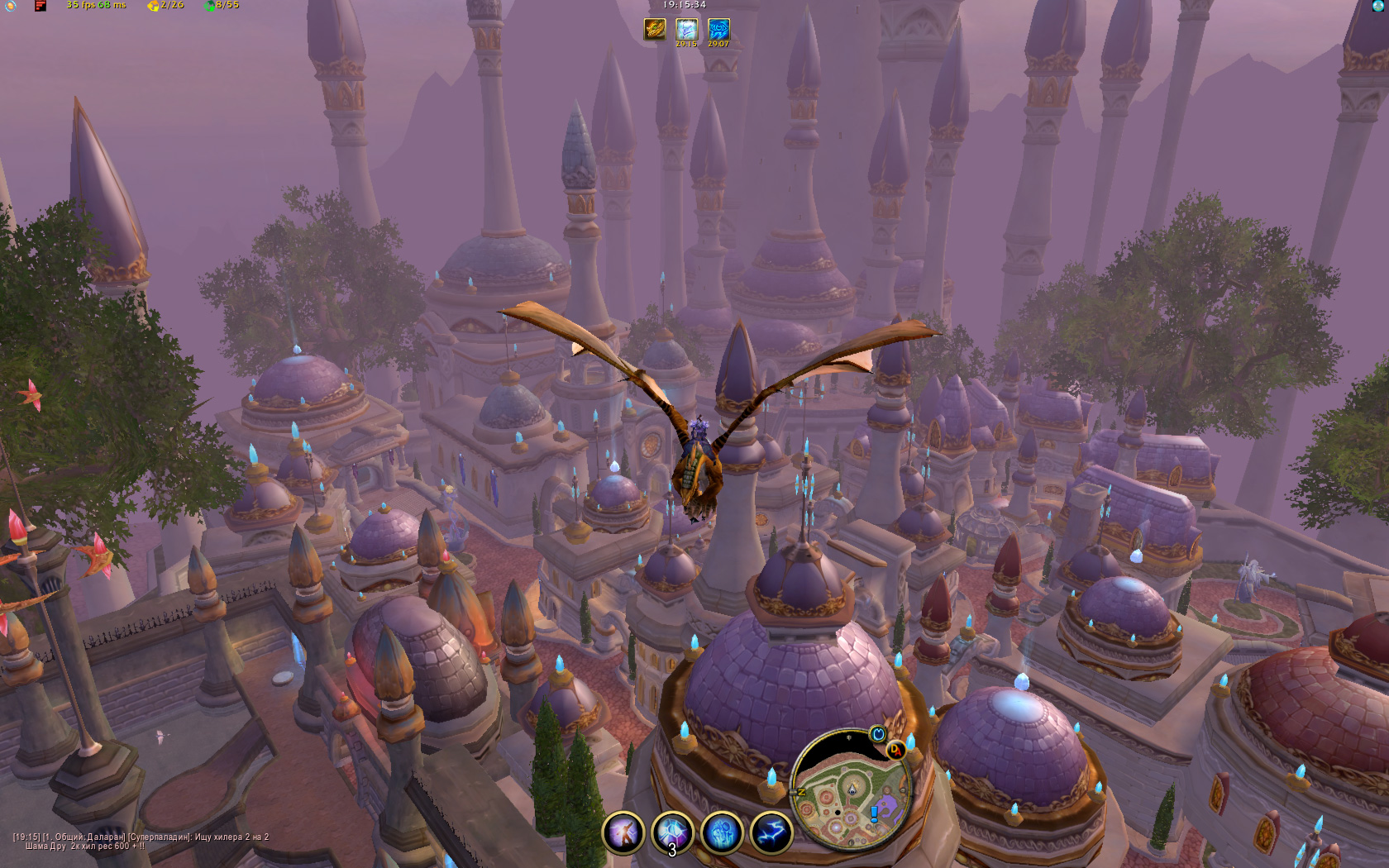The width and height of the screenshot is (1389, 868).
Task: Open the yellow guild counter showing 2/26
Action: coord(165,5)
